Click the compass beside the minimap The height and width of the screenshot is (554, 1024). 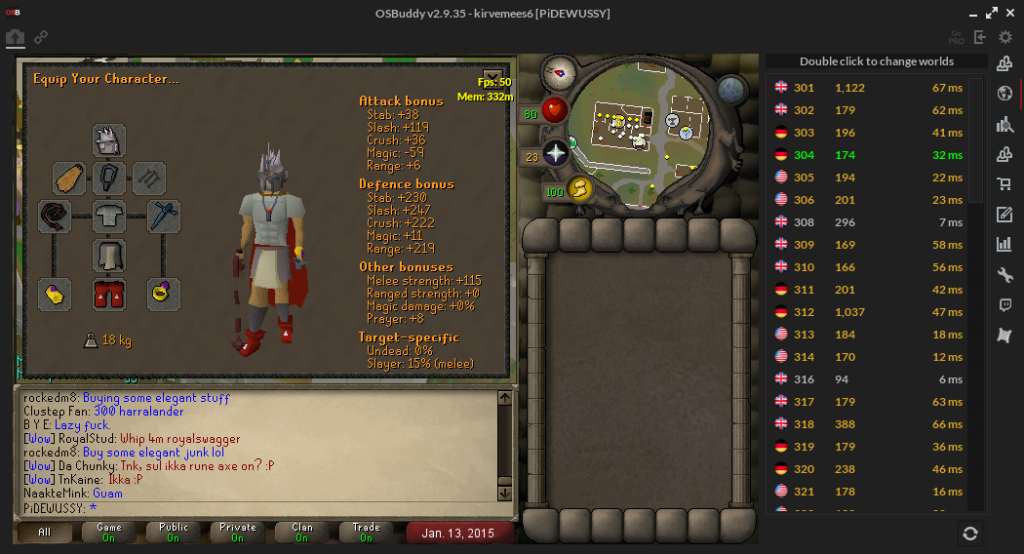coord(558,72)
